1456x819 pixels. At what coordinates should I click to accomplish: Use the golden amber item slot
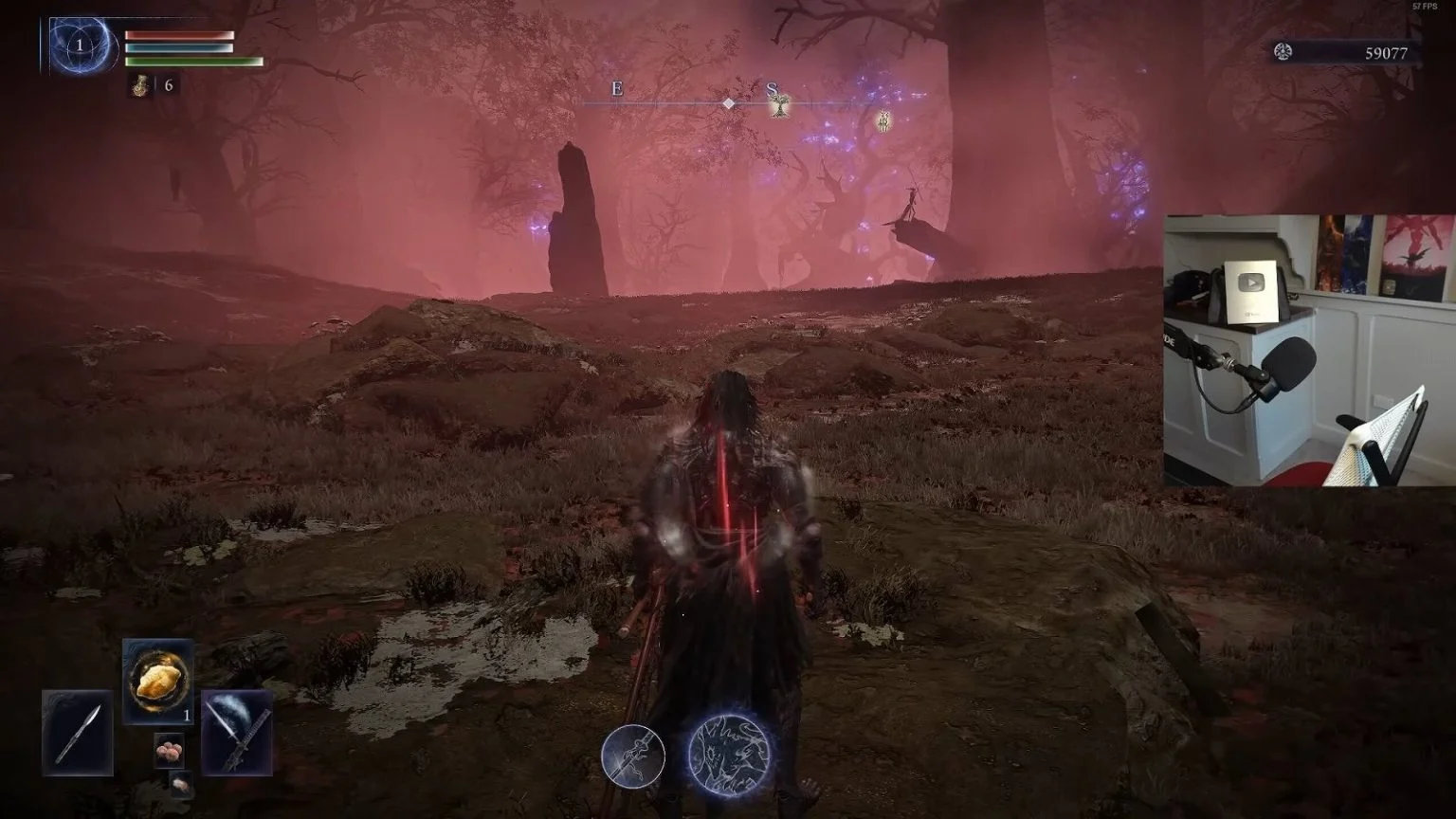coord(158,682)
